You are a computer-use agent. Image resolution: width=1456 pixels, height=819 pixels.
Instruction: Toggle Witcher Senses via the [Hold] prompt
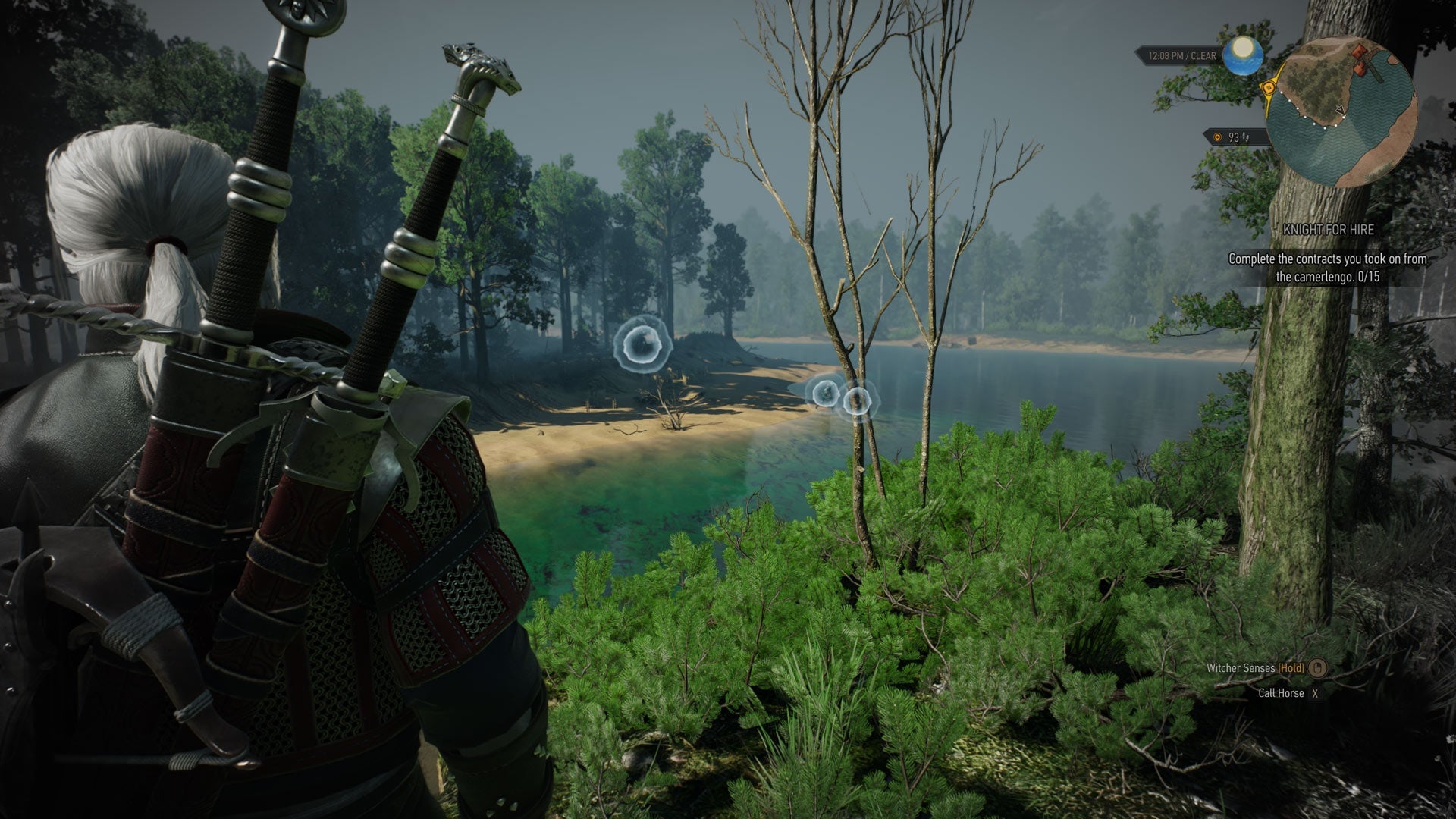[x=1289, y=668]
